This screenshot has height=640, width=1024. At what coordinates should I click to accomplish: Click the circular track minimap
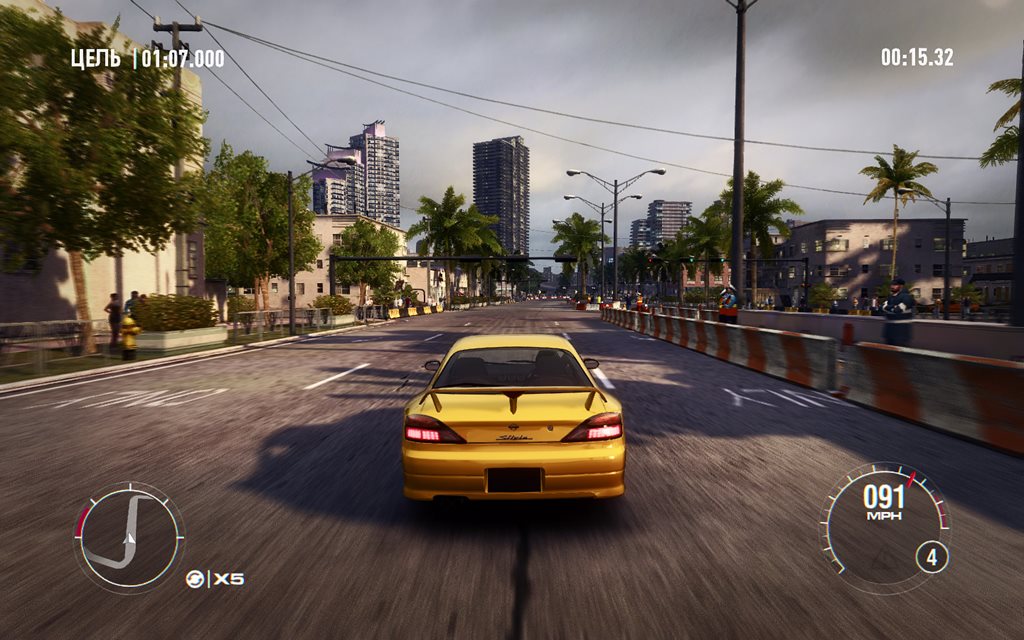[x=129, y=537]
